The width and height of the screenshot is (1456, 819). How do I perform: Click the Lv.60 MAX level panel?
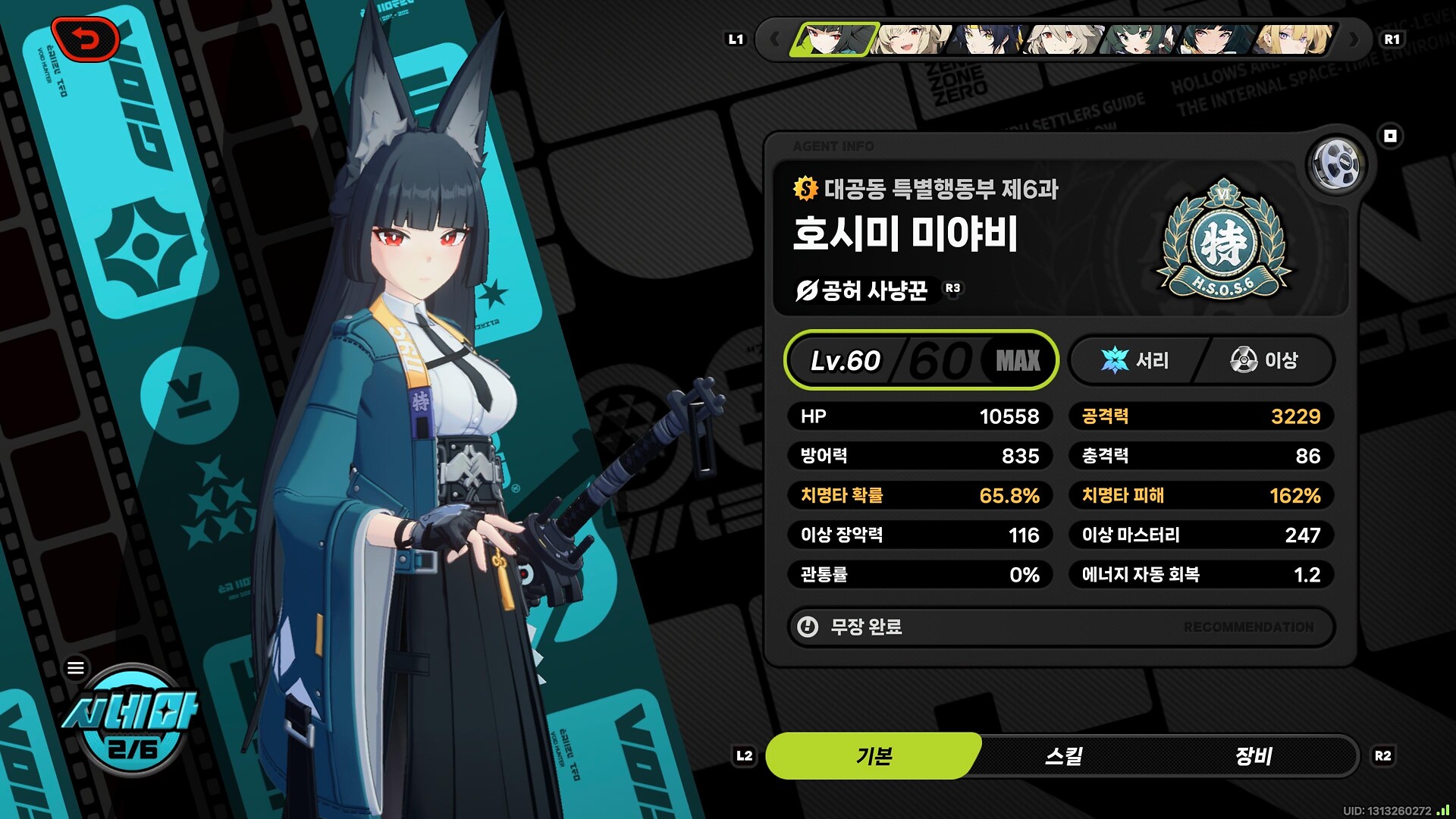(921, 360)
